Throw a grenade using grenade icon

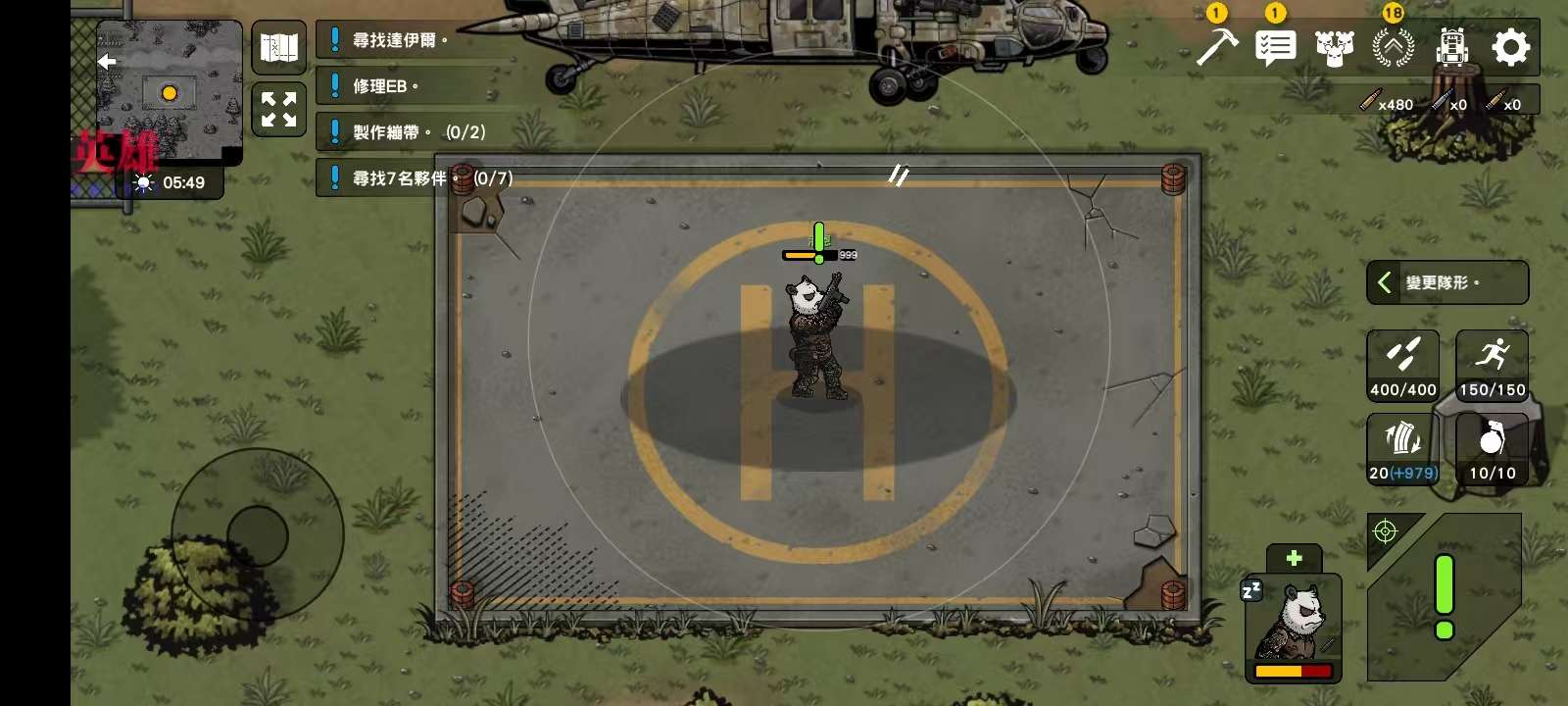(1492, 448)
